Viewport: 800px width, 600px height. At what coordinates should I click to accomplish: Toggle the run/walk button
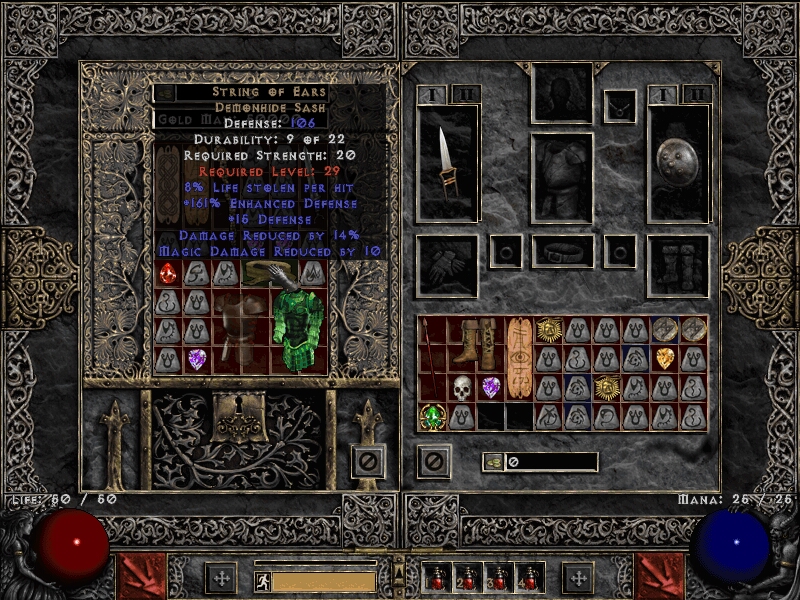click(x=261, y=579)
